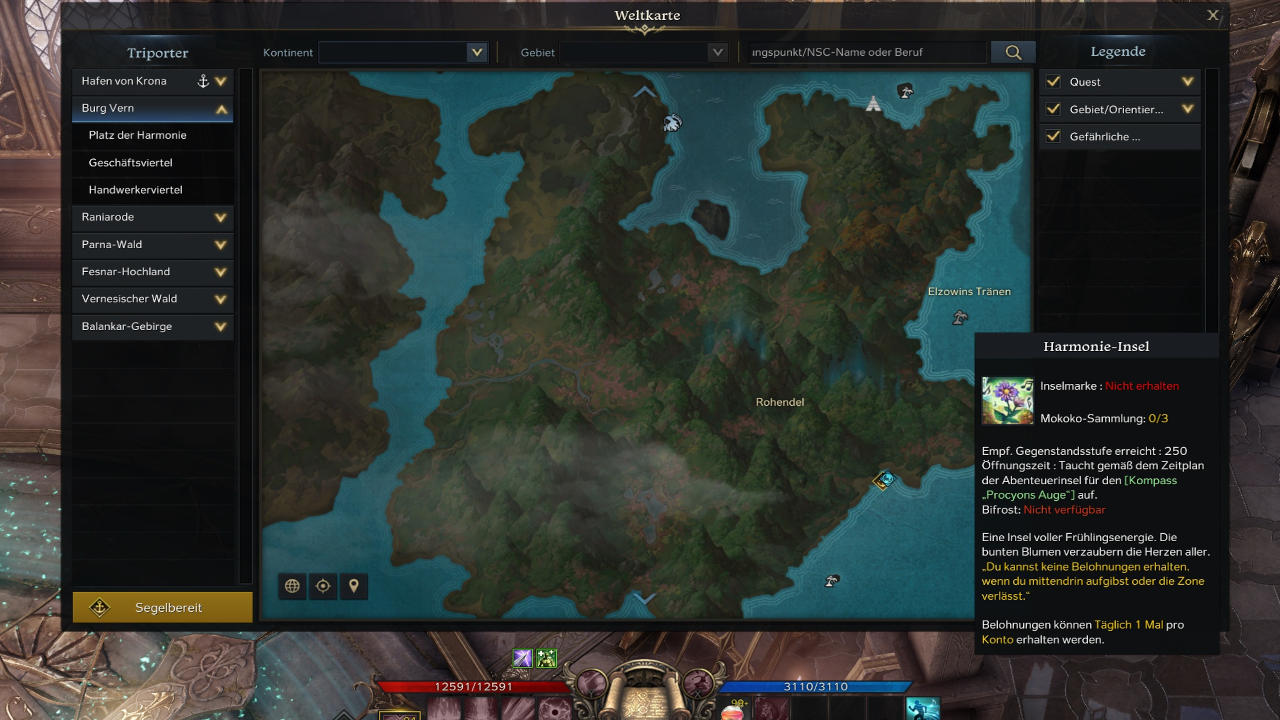Expand the Balankar-Gebirge entry
Viewport: 1280px width, 720px height.
(221, 326)
